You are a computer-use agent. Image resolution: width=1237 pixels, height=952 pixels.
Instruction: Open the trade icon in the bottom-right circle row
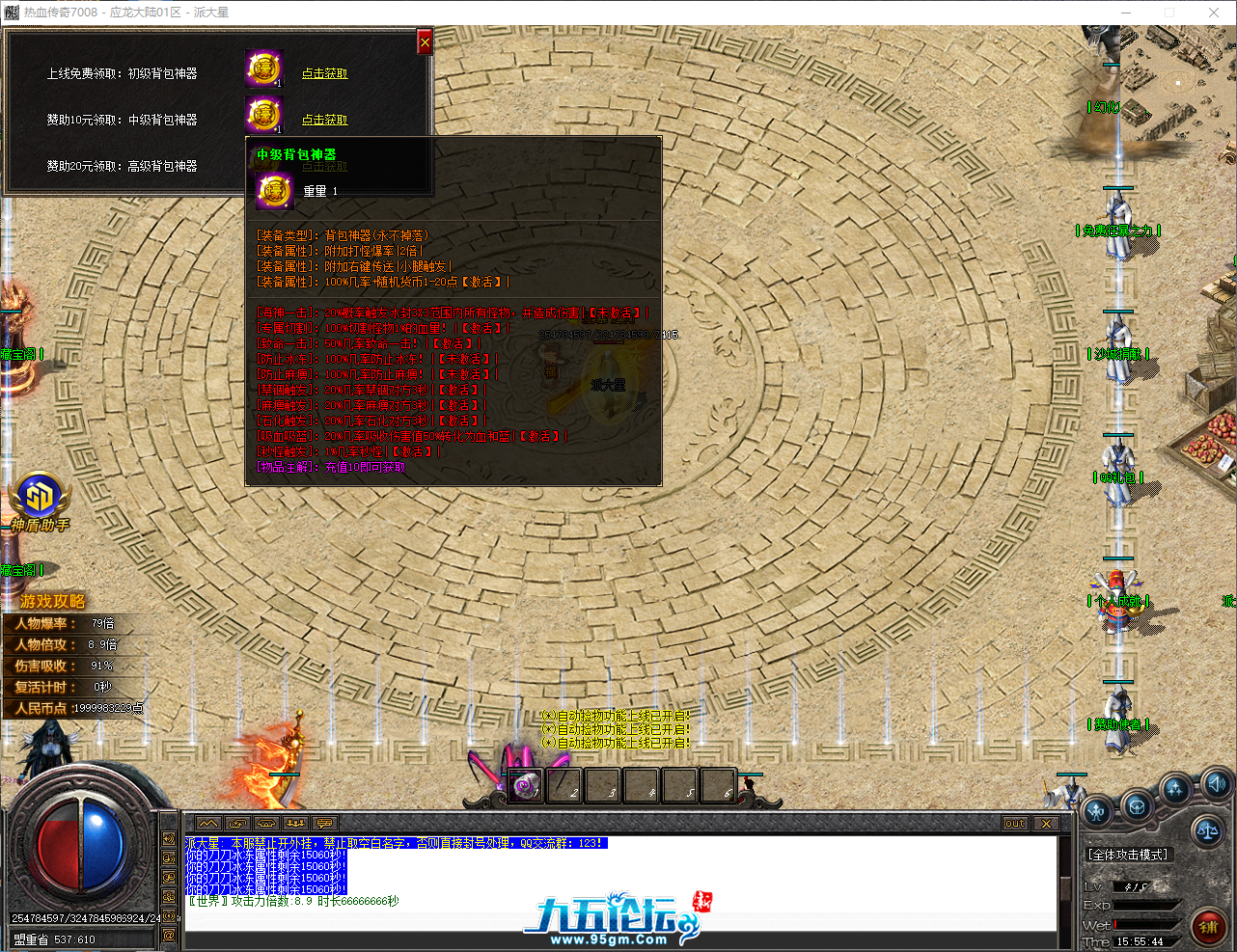tap(1137, 807)
